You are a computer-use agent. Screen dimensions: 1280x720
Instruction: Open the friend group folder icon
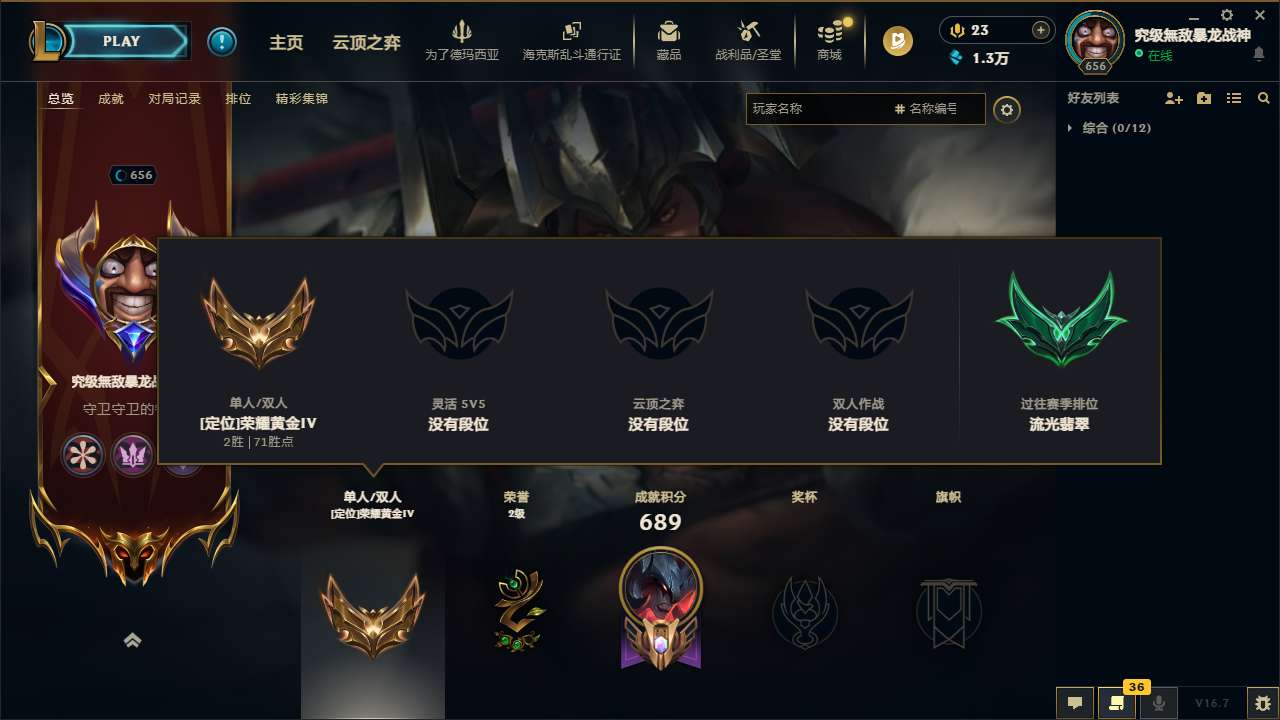[x=1204, y=98]
